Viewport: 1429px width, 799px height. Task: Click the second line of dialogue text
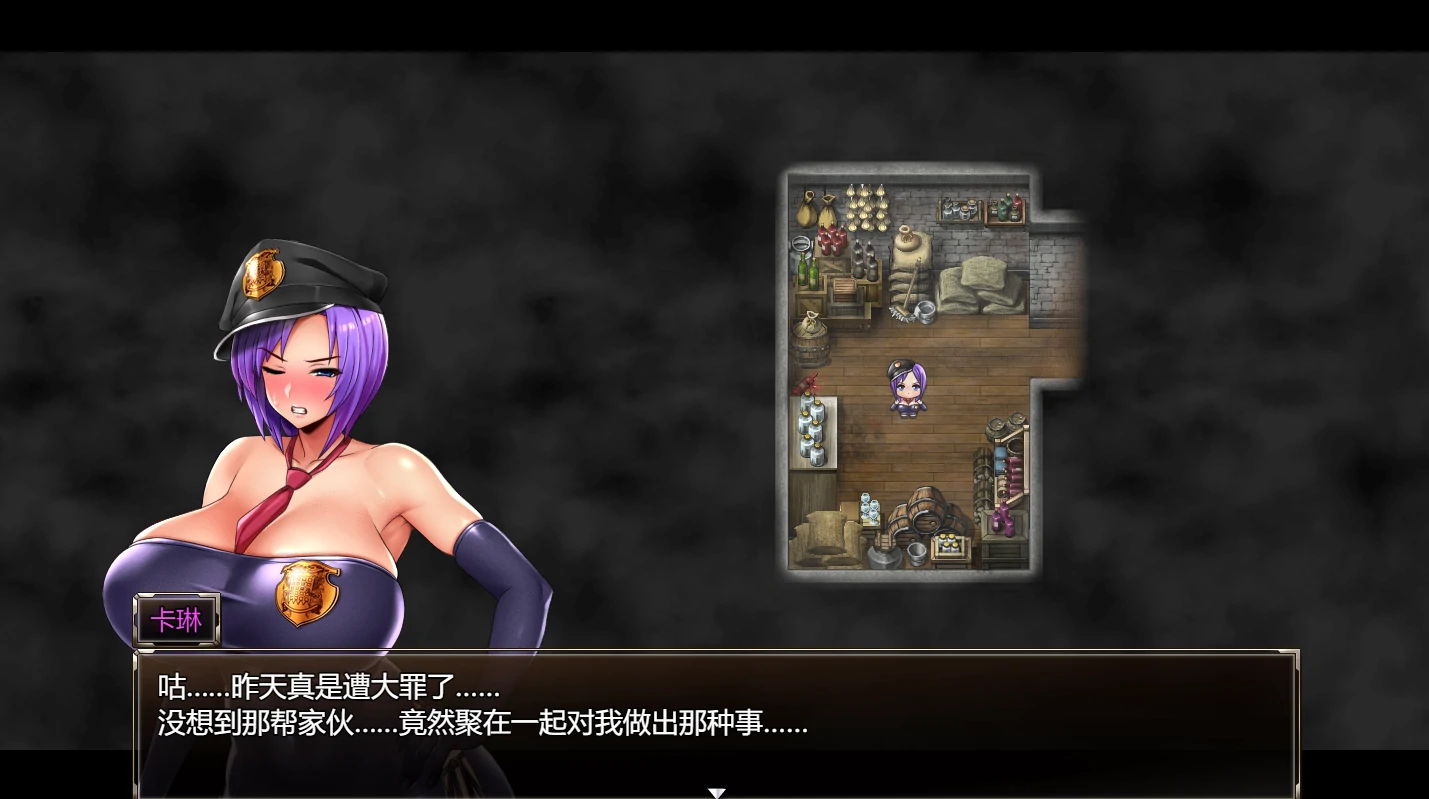(480, 725)
